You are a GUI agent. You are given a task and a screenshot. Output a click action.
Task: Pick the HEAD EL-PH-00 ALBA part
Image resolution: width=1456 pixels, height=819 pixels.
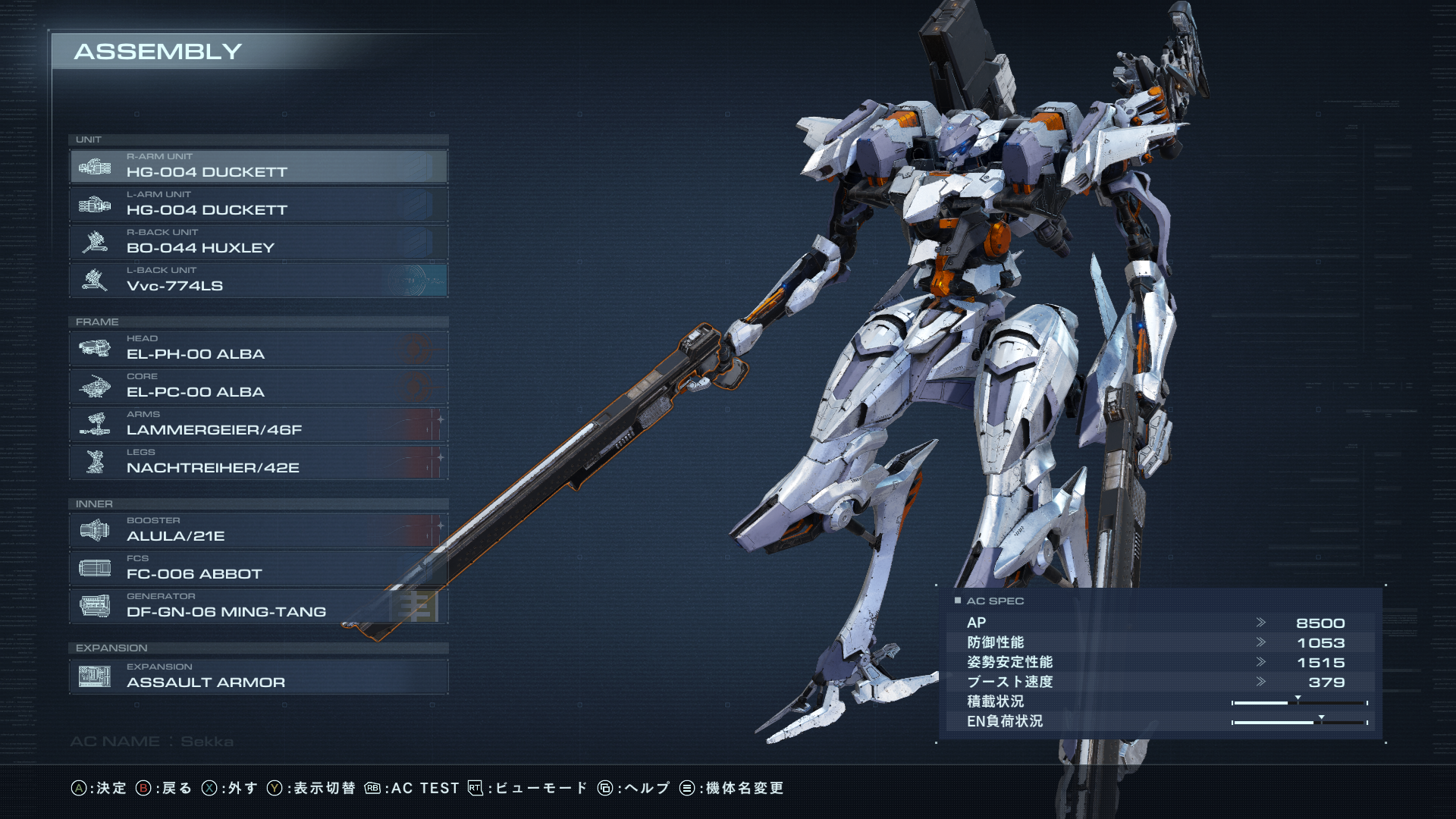[x=258, y=348]
